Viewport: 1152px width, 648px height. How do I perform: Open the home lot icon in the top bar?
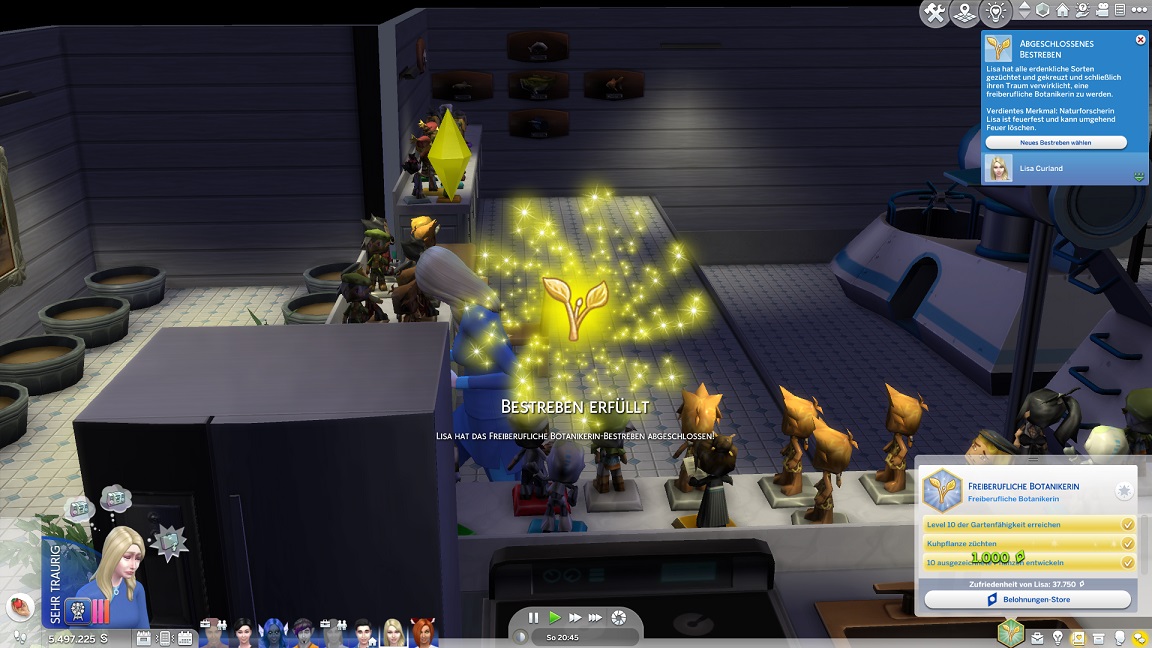coord(1062,10)
